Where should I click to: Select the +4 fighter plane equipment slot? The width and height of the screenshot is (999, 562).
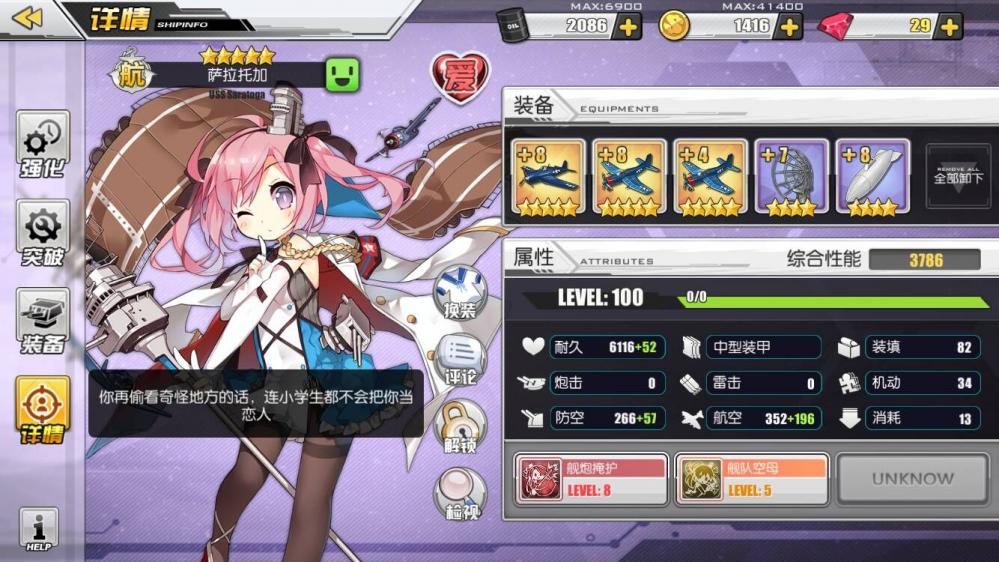(x=710, y=177)
